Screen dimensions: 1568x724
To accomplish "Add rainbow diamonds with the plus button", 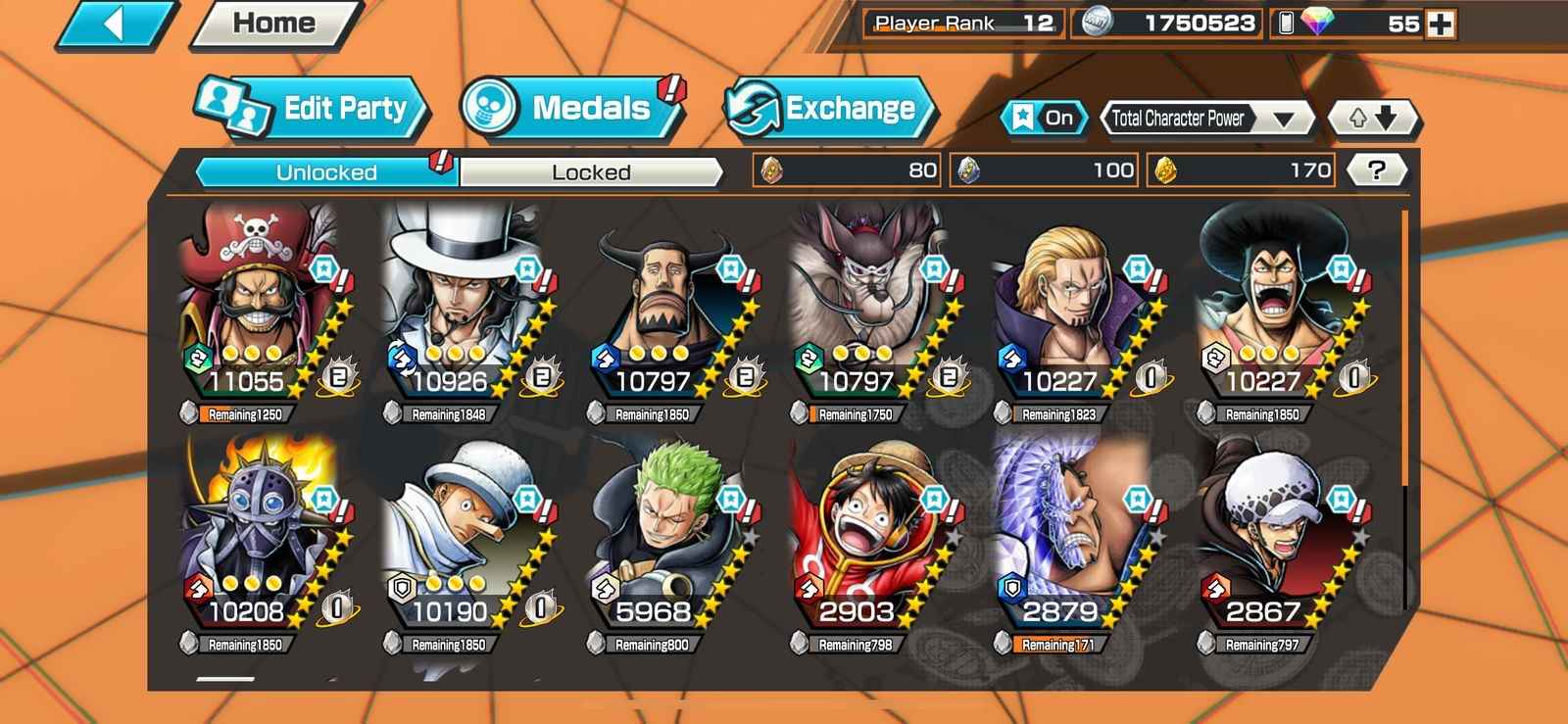I will click(x=1441, y=24).
